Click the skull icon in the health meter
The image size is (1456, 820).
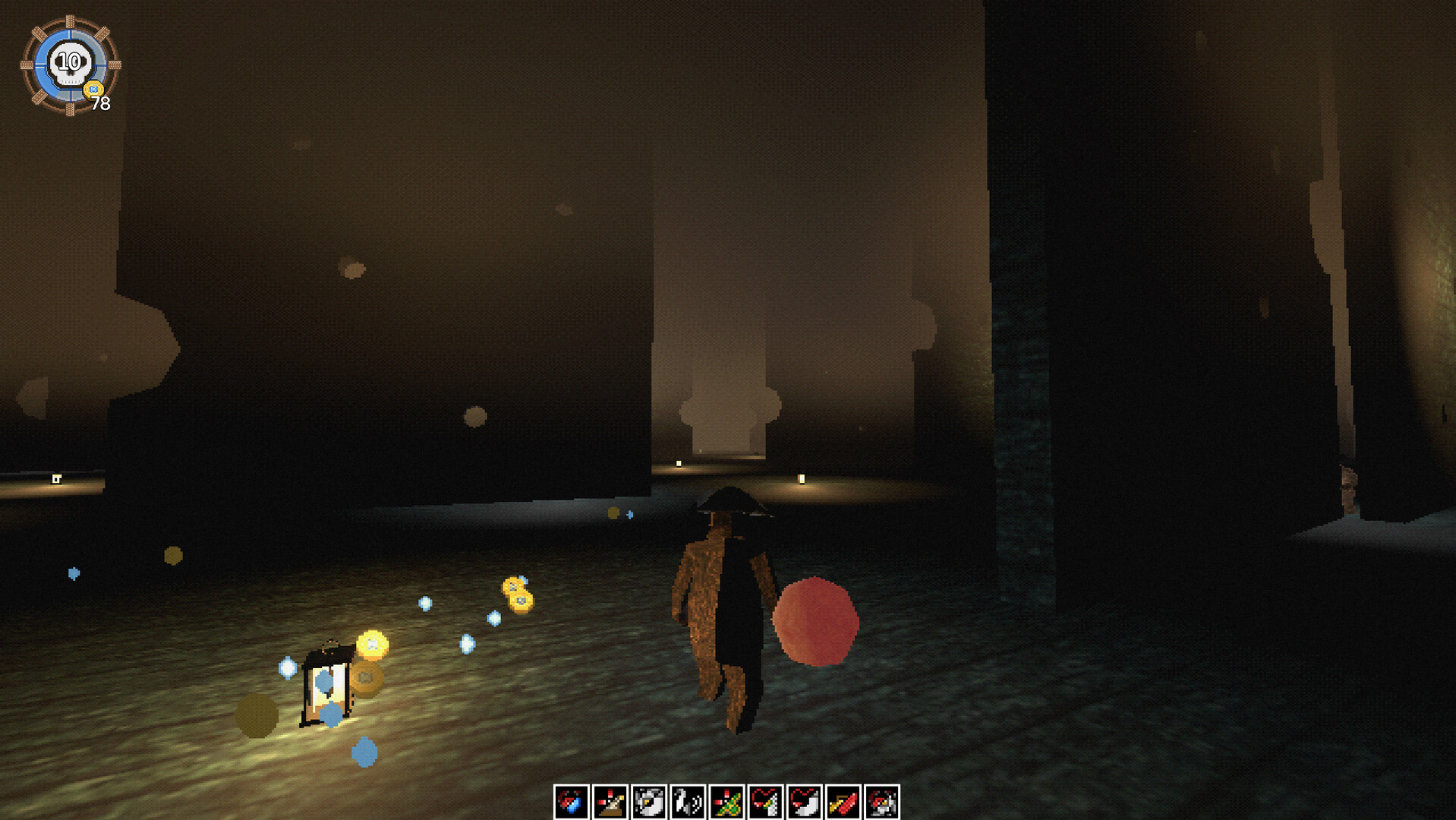(70, 65)
